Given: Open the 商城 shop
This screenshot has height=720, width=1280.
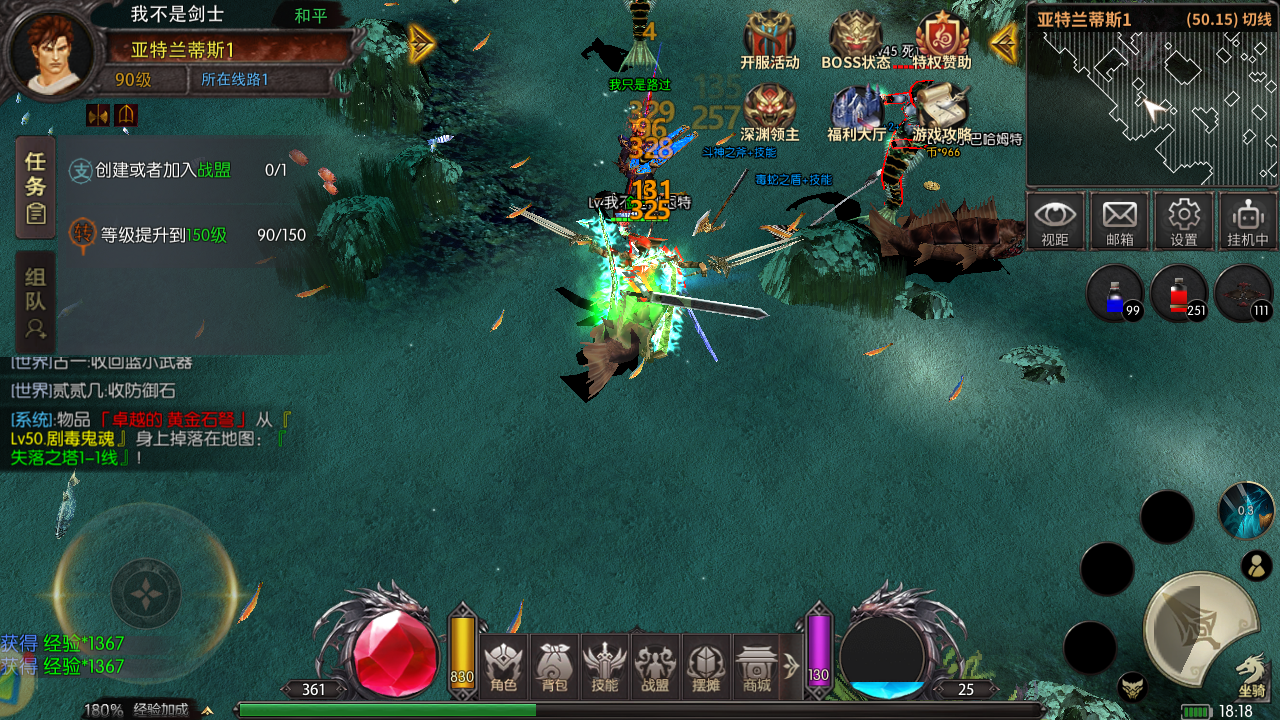Looking at the screenshot, I should pyautogui.click(x=757, y=666).
